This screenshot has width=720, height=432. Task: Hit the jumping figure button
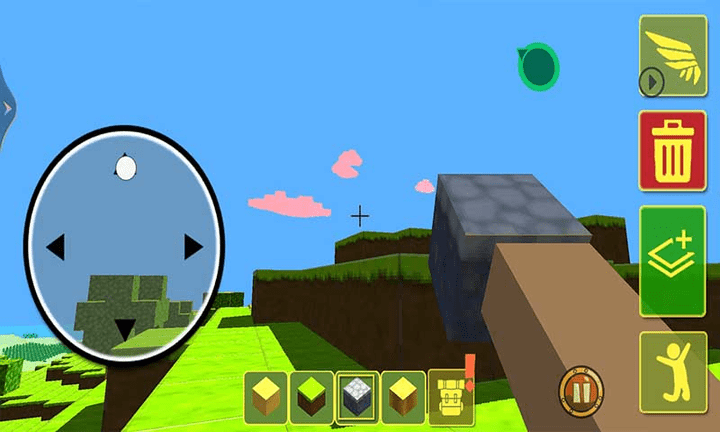(673, 367)
